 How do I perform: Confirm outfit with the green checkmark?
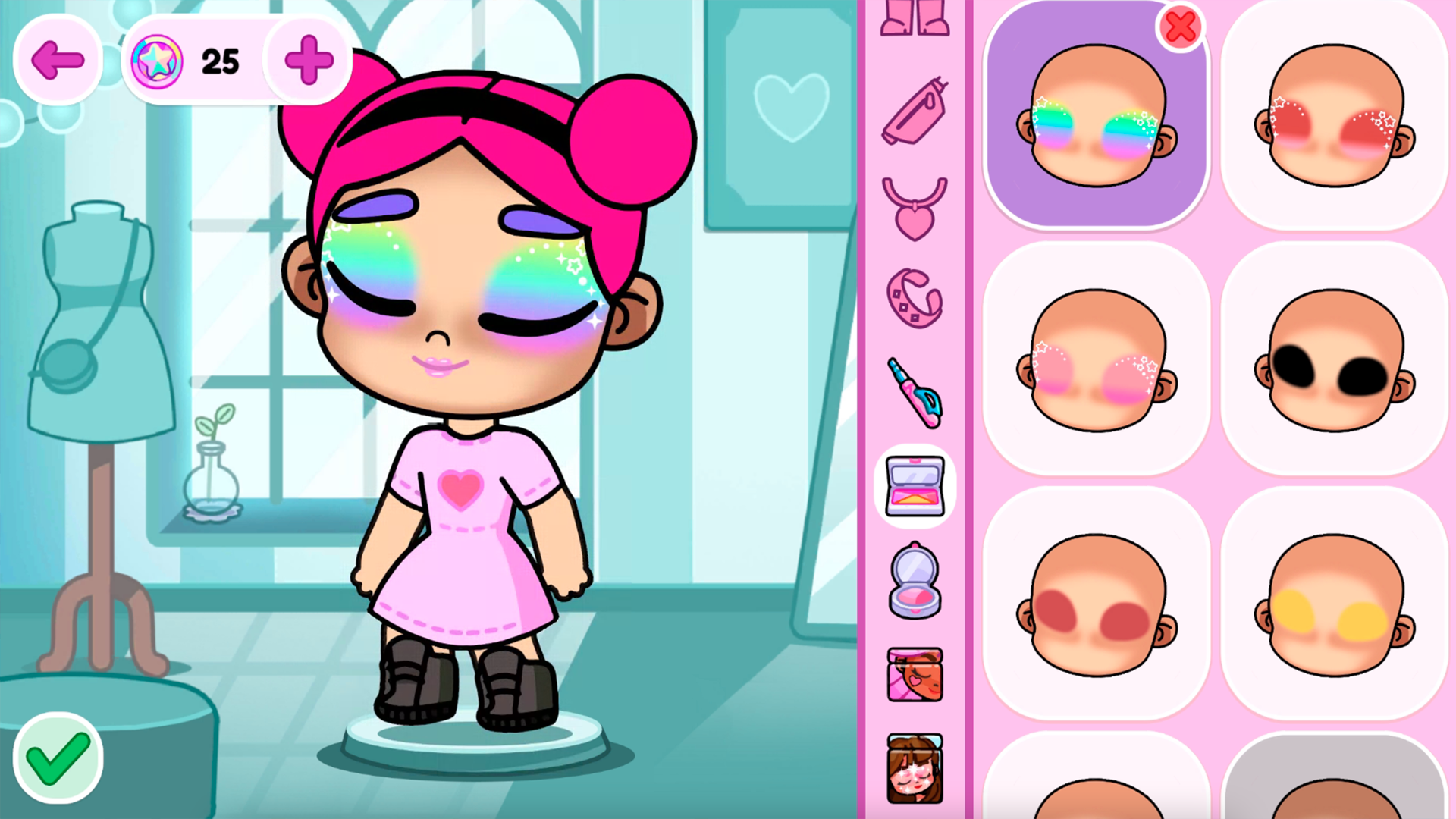(x=57, y=759)
